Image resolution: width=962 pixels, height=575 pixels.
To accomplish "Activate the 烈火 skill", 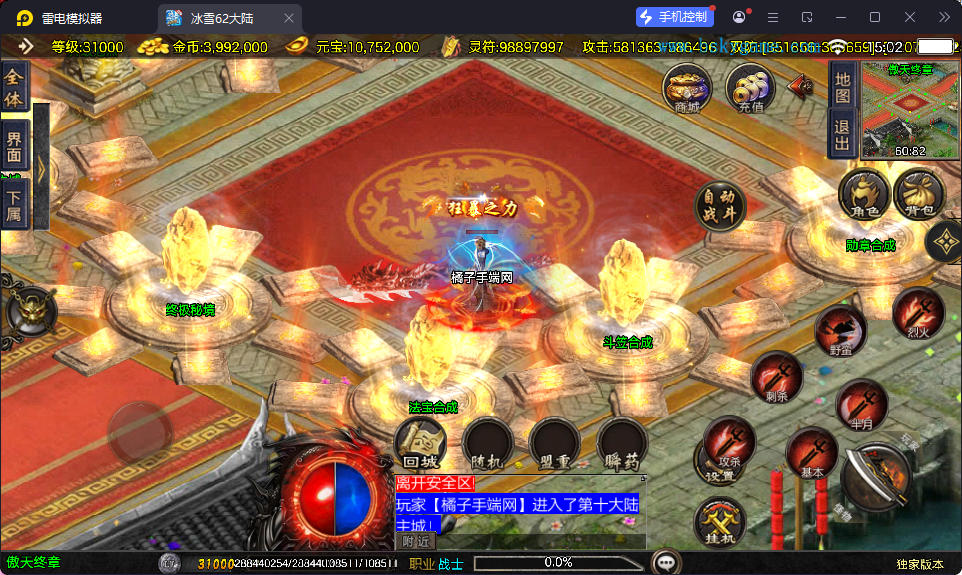I will 918,313.
